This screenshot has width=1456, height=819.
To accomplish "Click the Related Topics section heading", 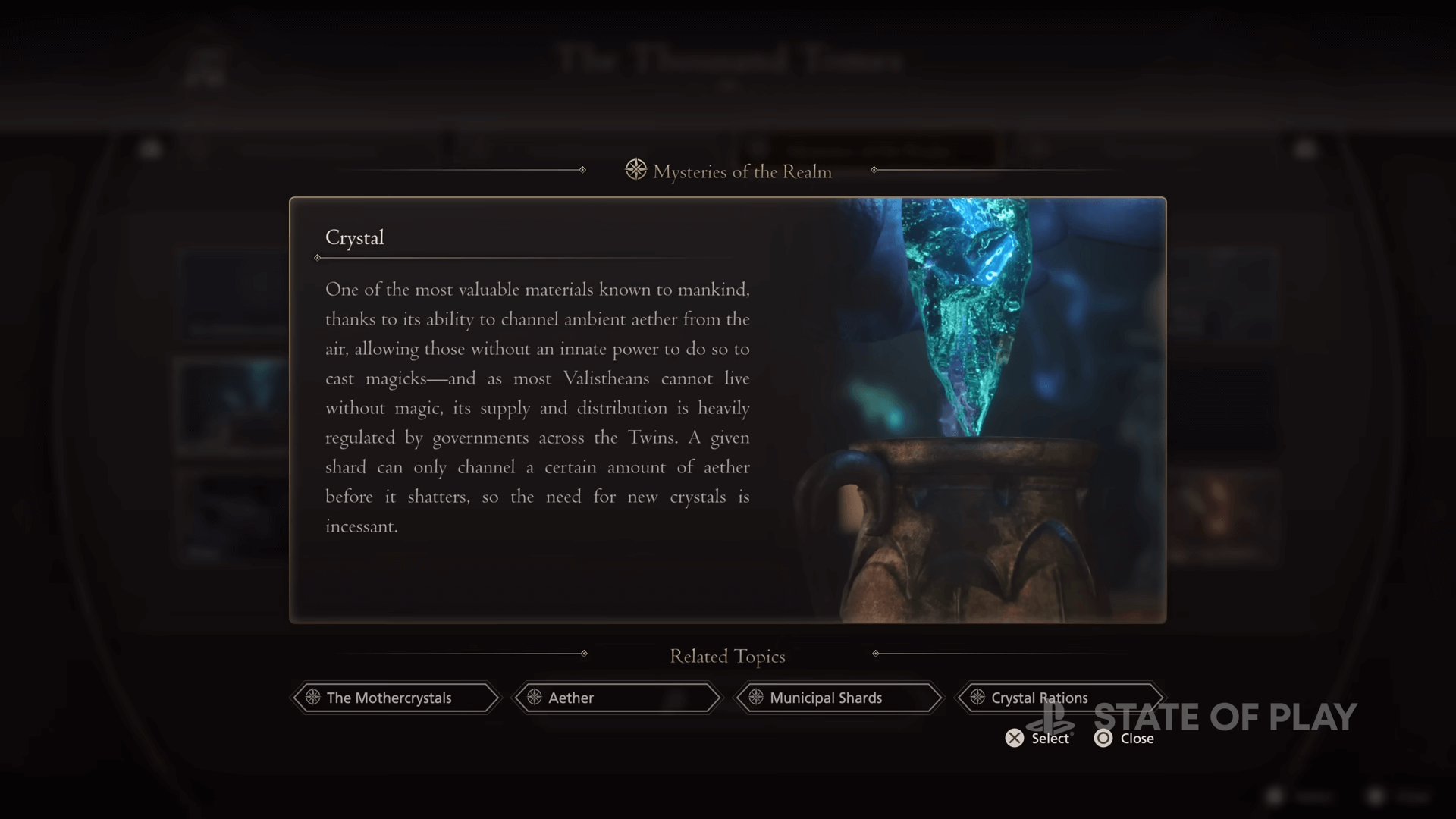I will (726, 657).
